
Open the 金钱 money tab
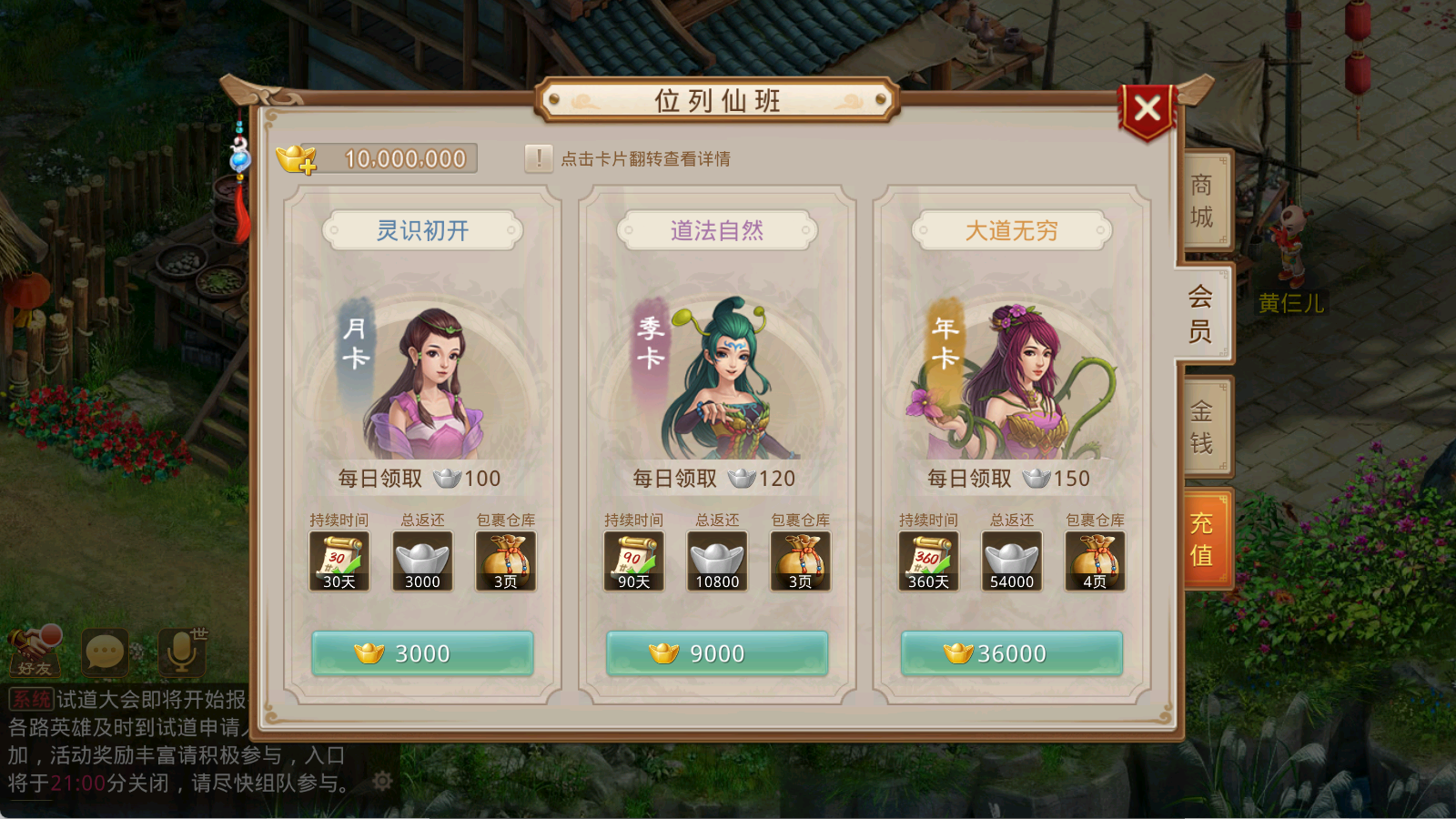(x=1202, y=427)
